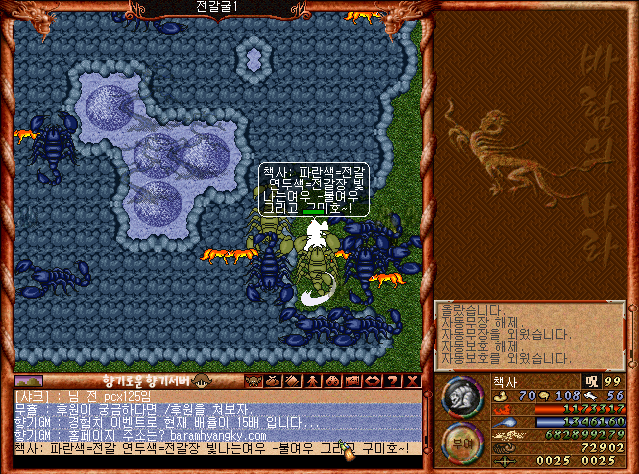Select the book and quill toolbar icon

point(291,381)
